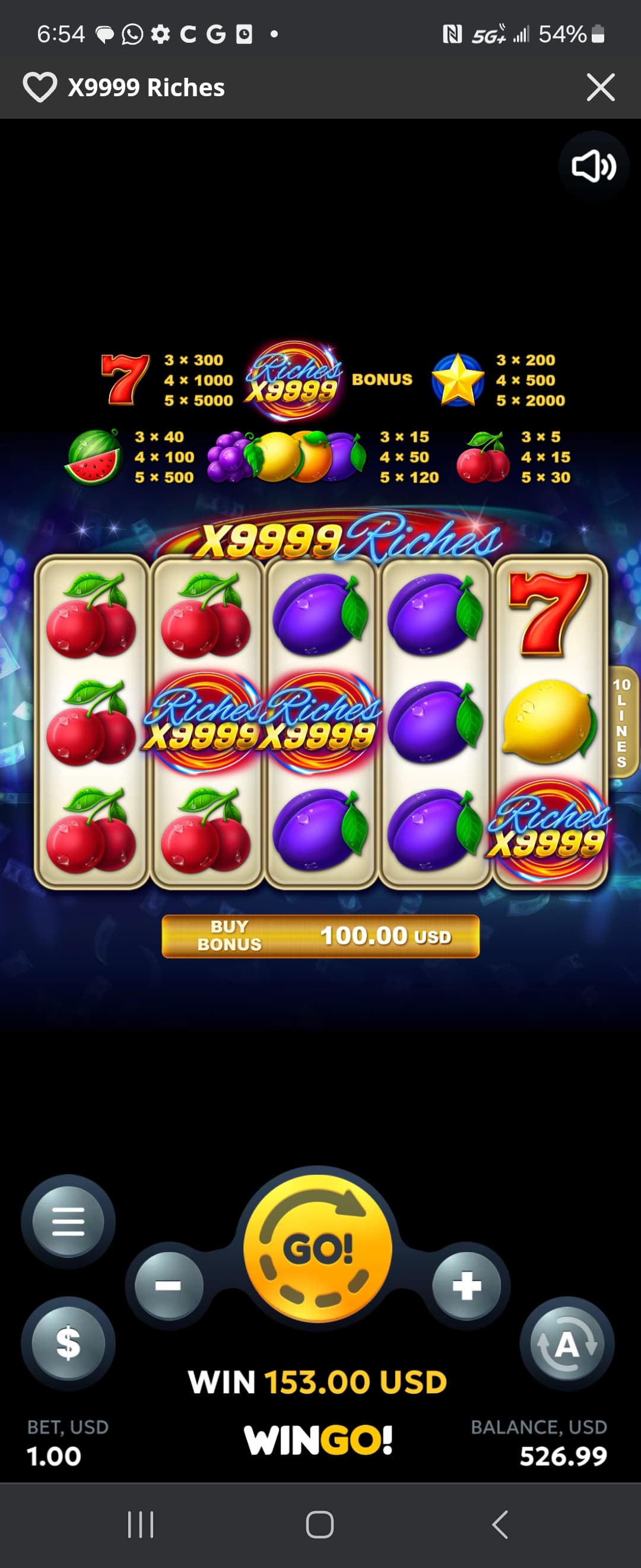Tap the Android home button
The height and width of the screenshot is (1568, 641).
pos(320,1525)
